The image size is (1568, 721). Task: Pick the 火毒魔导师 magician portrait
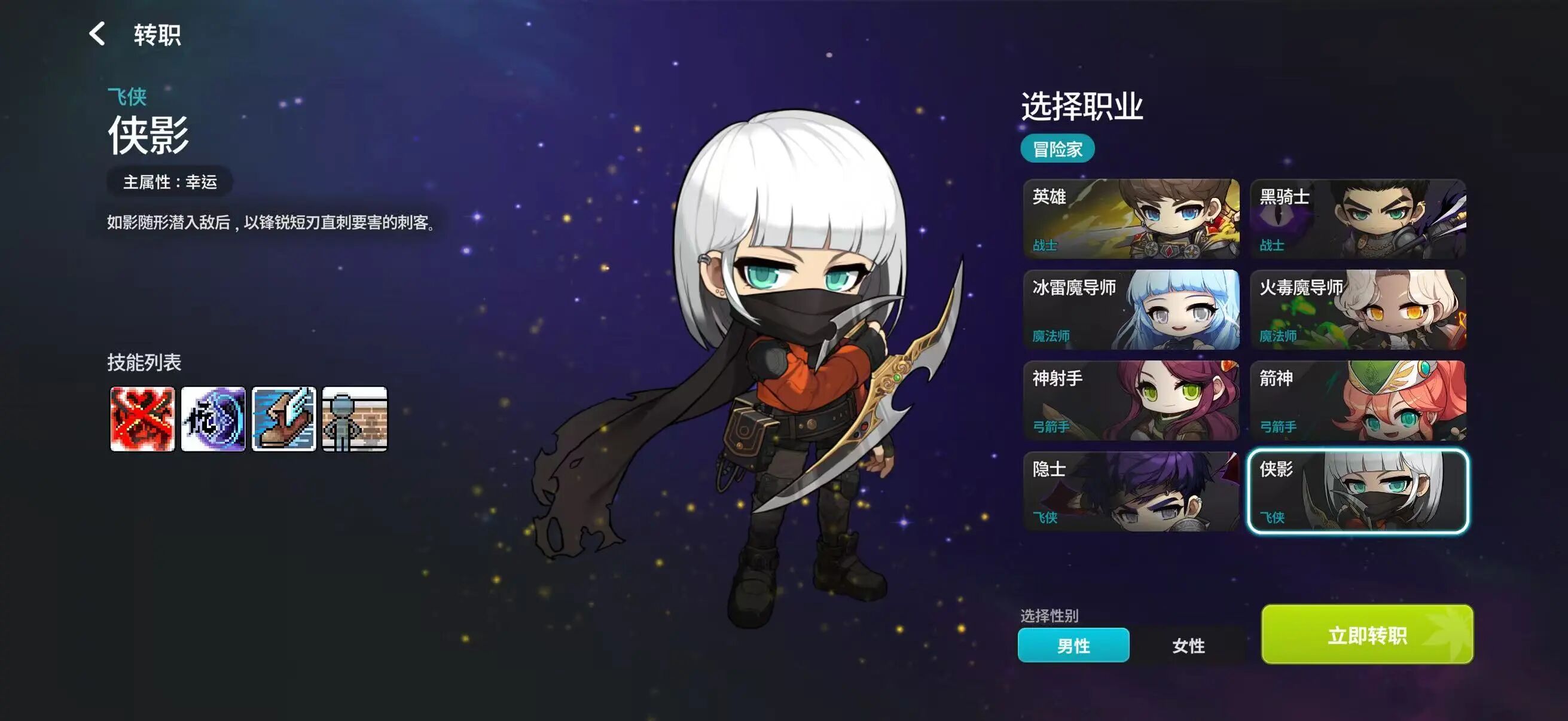(1358, 310)
